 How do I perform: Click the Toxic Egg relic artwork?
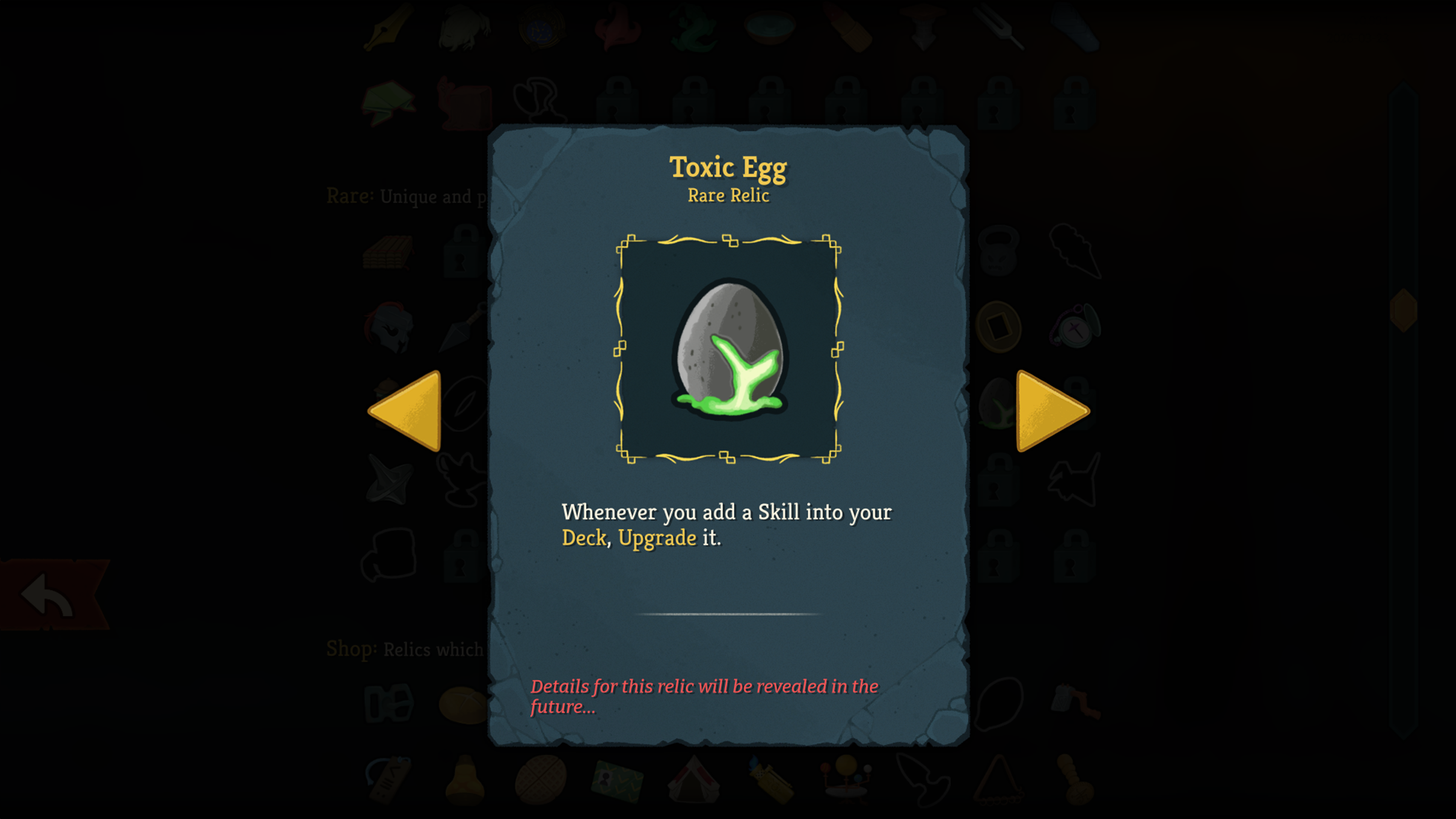point(729,350)
